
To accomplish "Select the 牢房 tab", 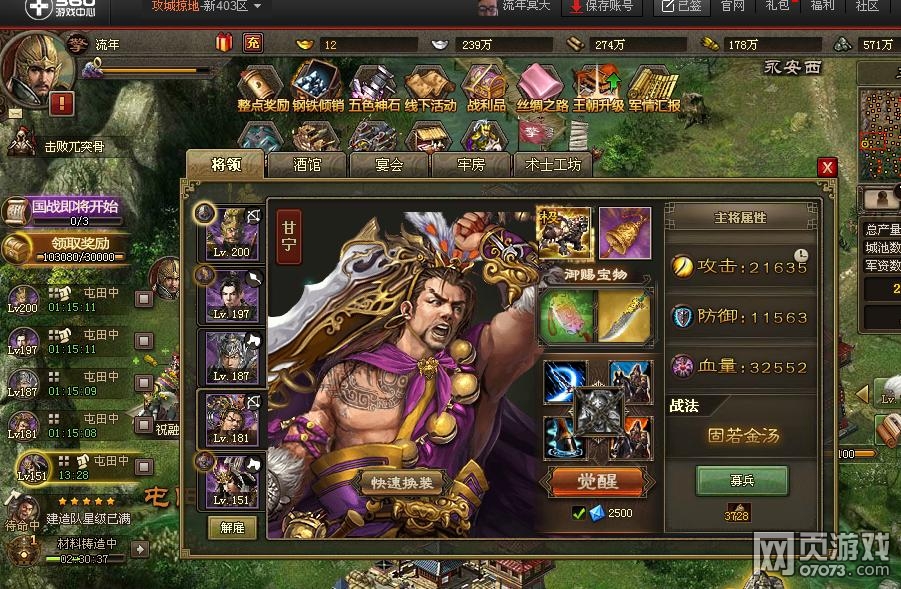I will [x=470, y=165].
